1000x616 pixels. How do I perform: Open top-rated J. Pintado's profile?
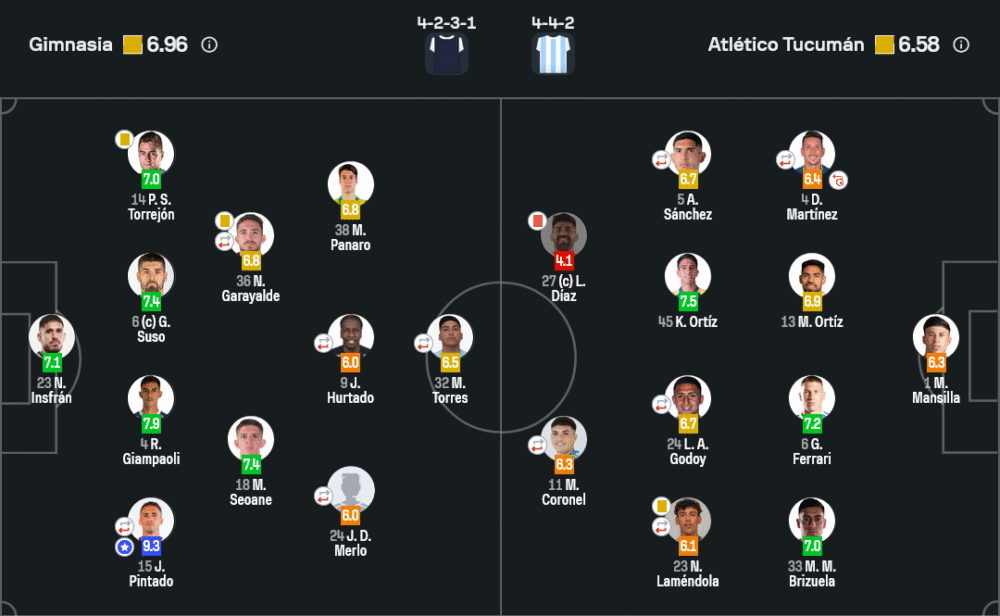tap(151, 520)
